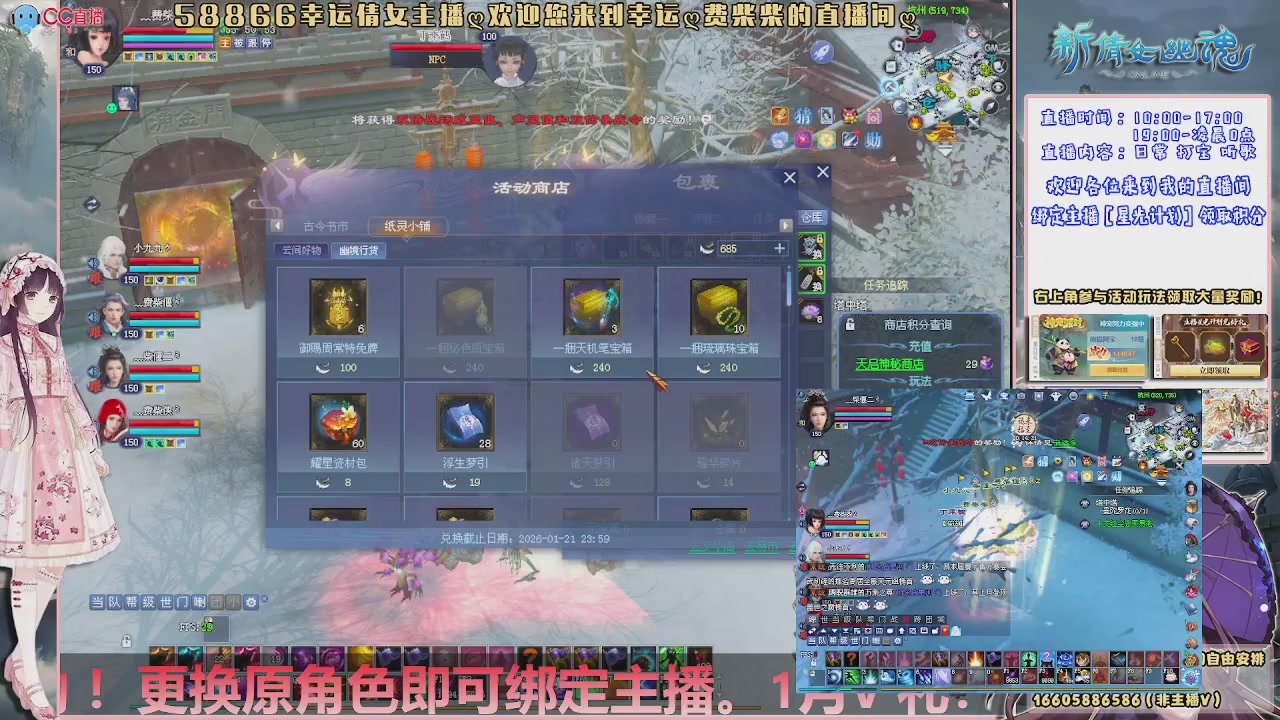
Task: Collapse the 塔中塔 section header
Action: pos(850,306)
